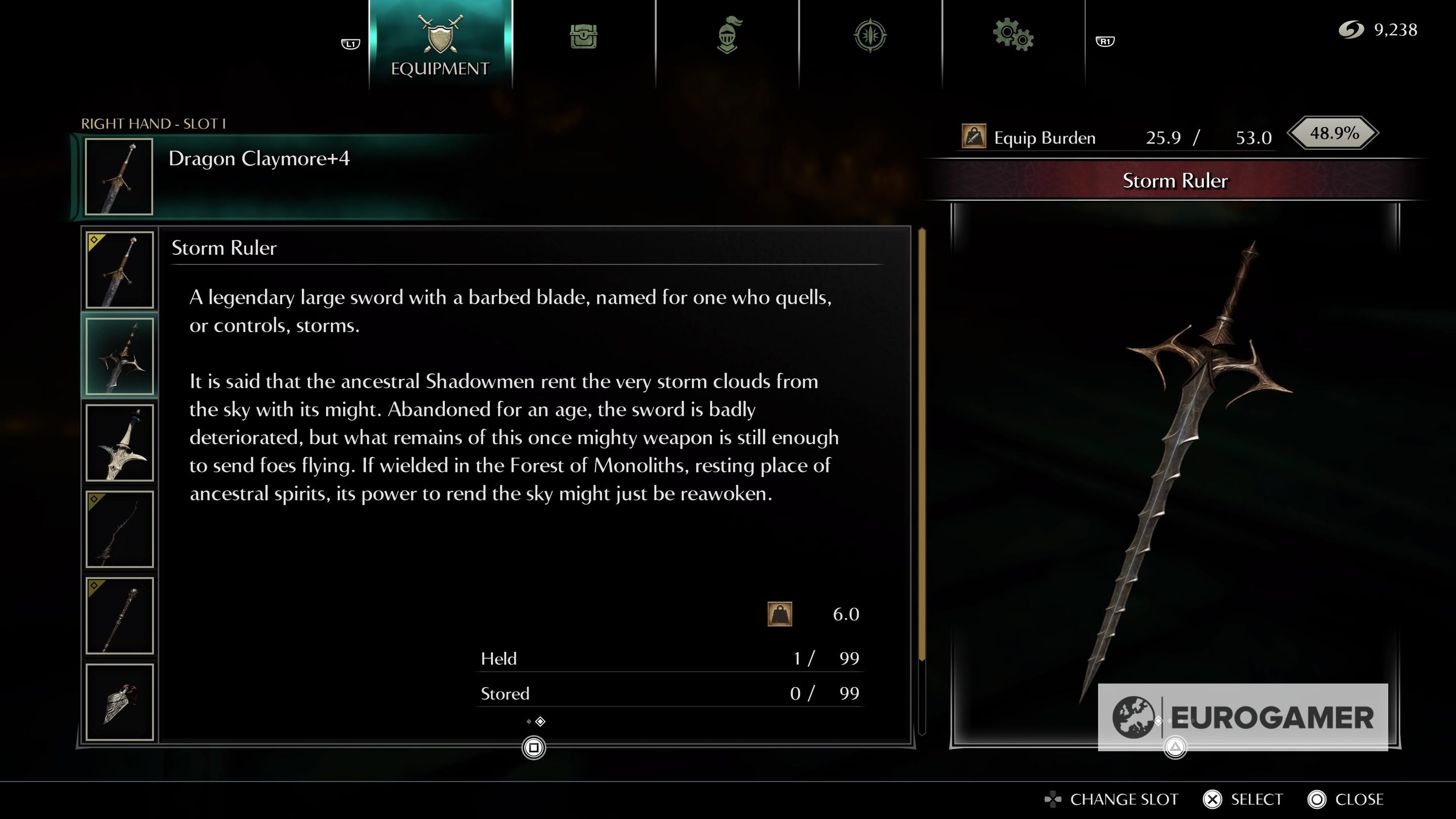The width and height of the screenshot is (1456, 819).
Task: Click the square button prompt below description
Action: pos(533,746)
